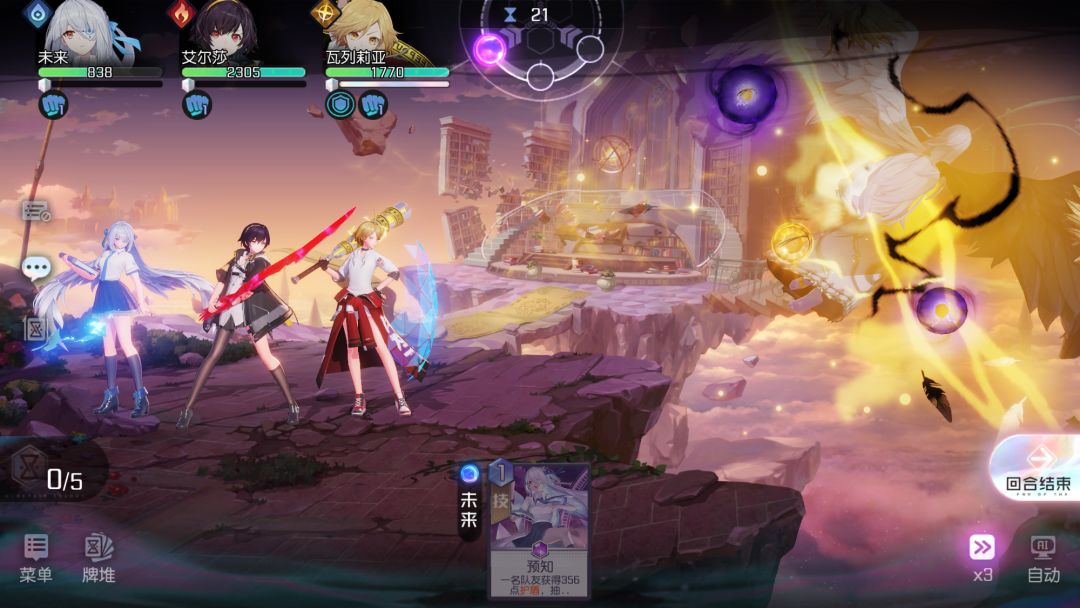The image size is (1080, 608).
Task: Open the 菜单 menu
Action: click(x=36, y=556)
